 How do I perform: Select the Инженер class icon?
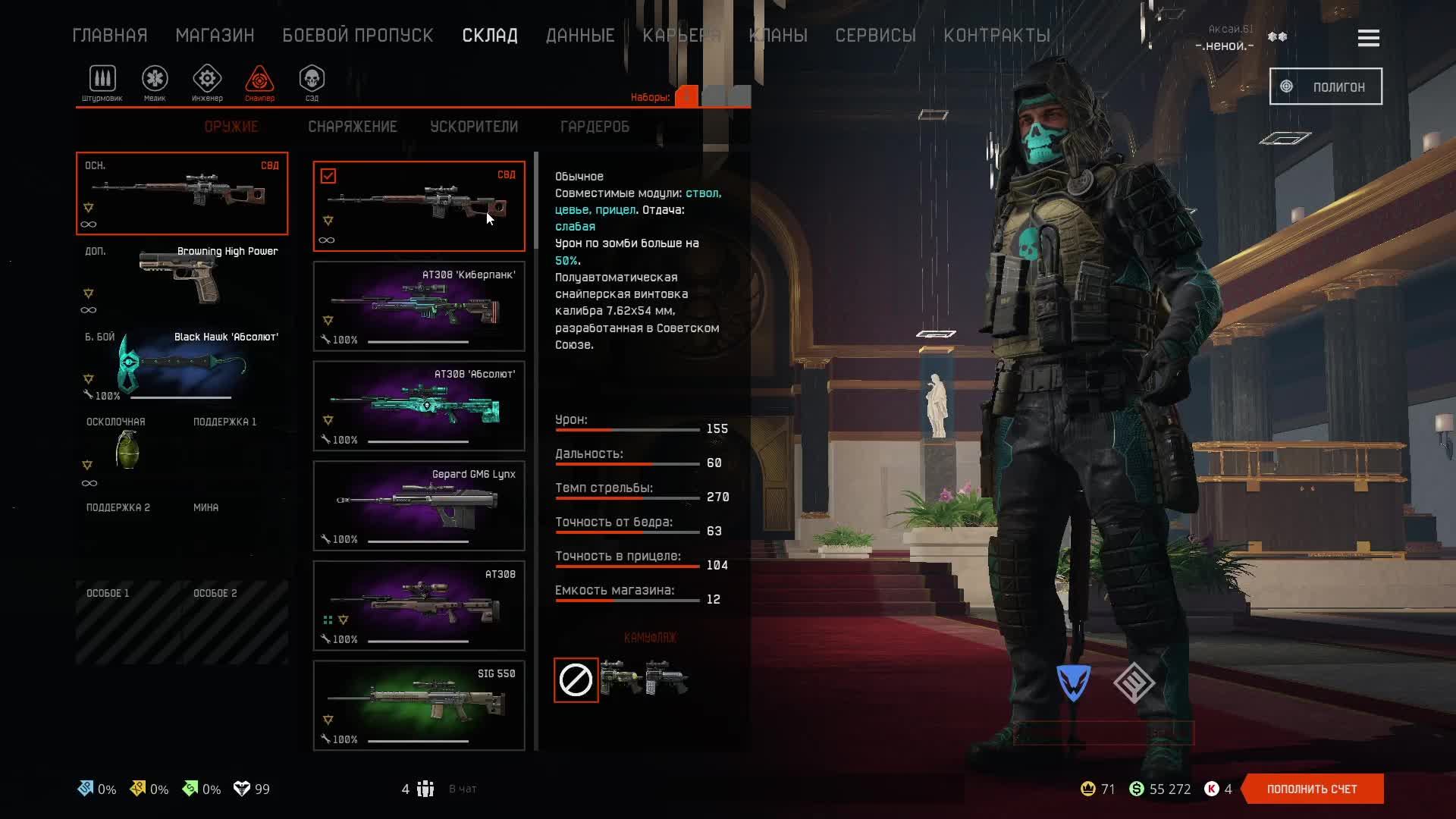pos(207,80)
